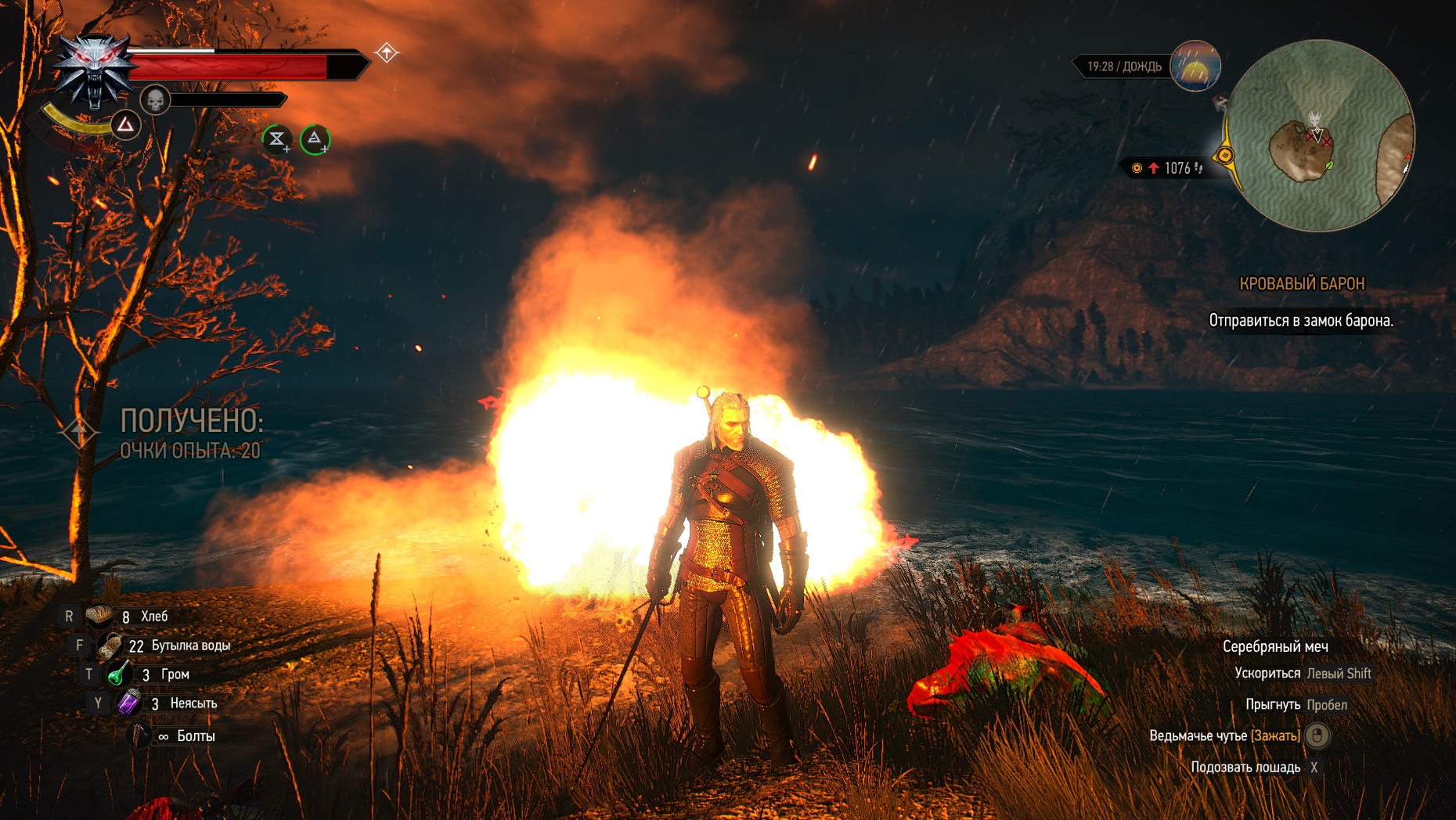The height and width of the screenshot is (820, 1456).
Task: Click the yellow quest marker on minimap edge
Action: click(1225, 156)
